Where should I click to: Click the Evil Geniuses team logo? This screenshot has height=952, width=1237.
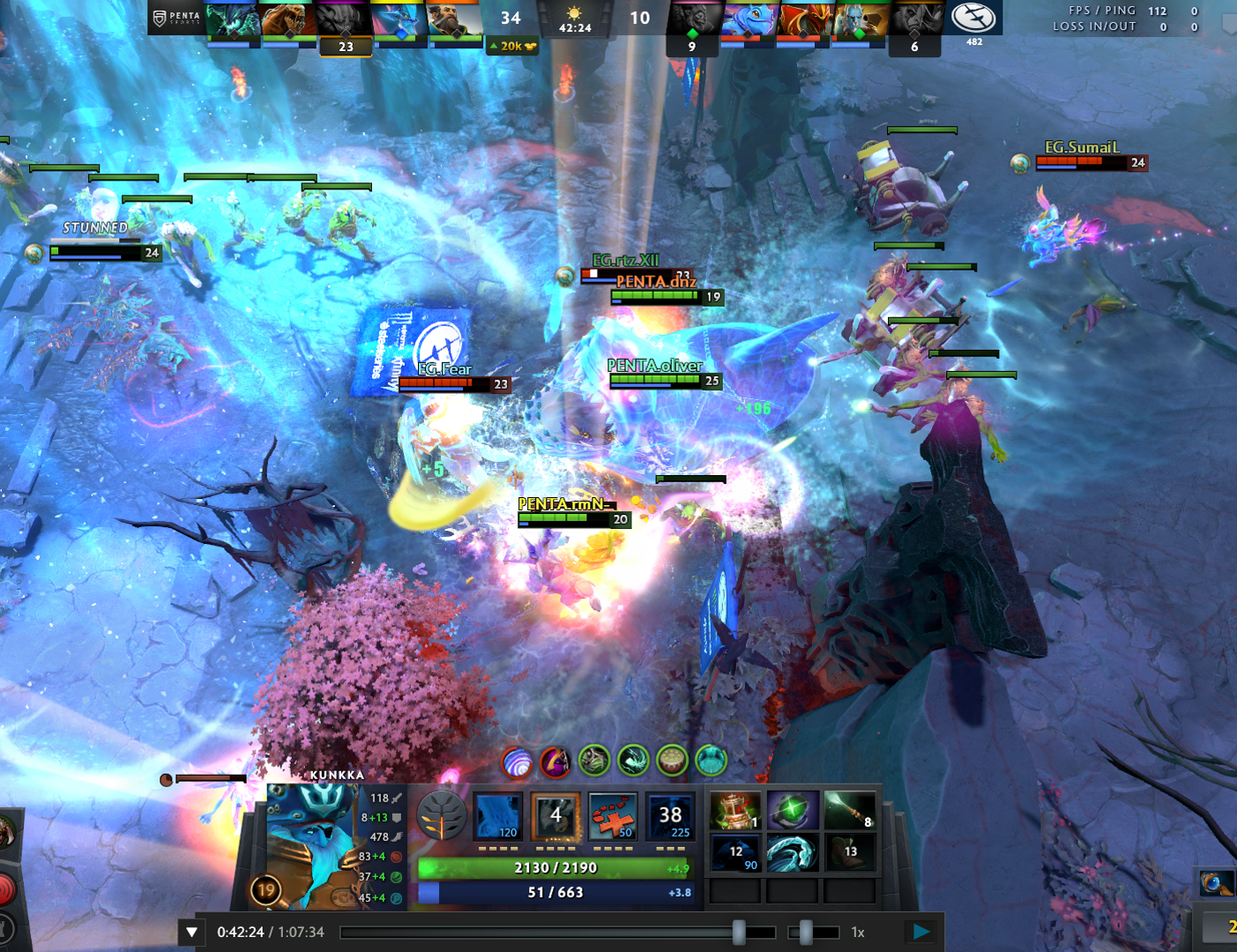(x=973, y=18)
